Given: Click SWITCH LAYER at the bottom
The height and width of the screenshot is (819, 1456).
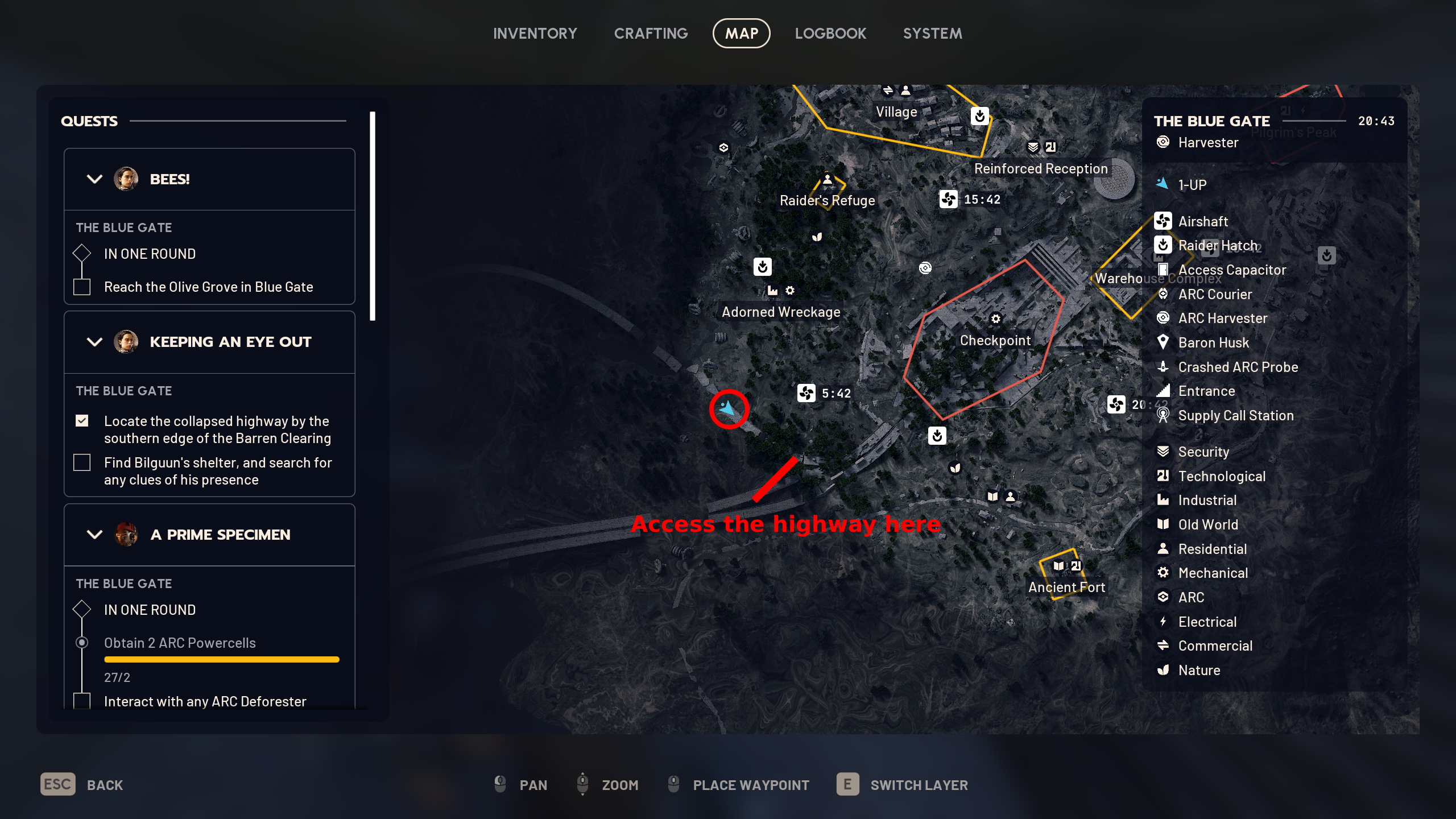Looking at the screenshot, I should (x=919, y=785).
